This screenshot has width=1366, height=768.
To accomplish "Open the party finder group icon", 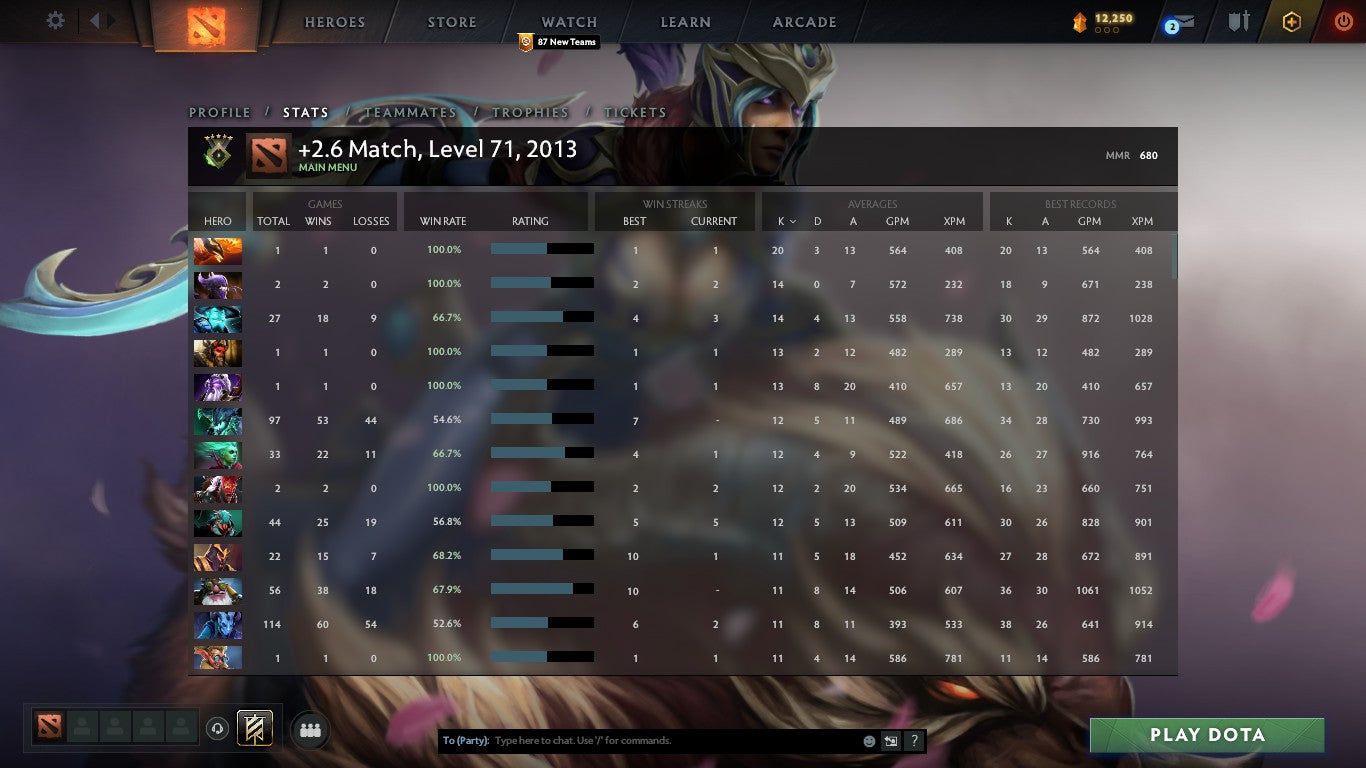I will click(x=310, y=730).
